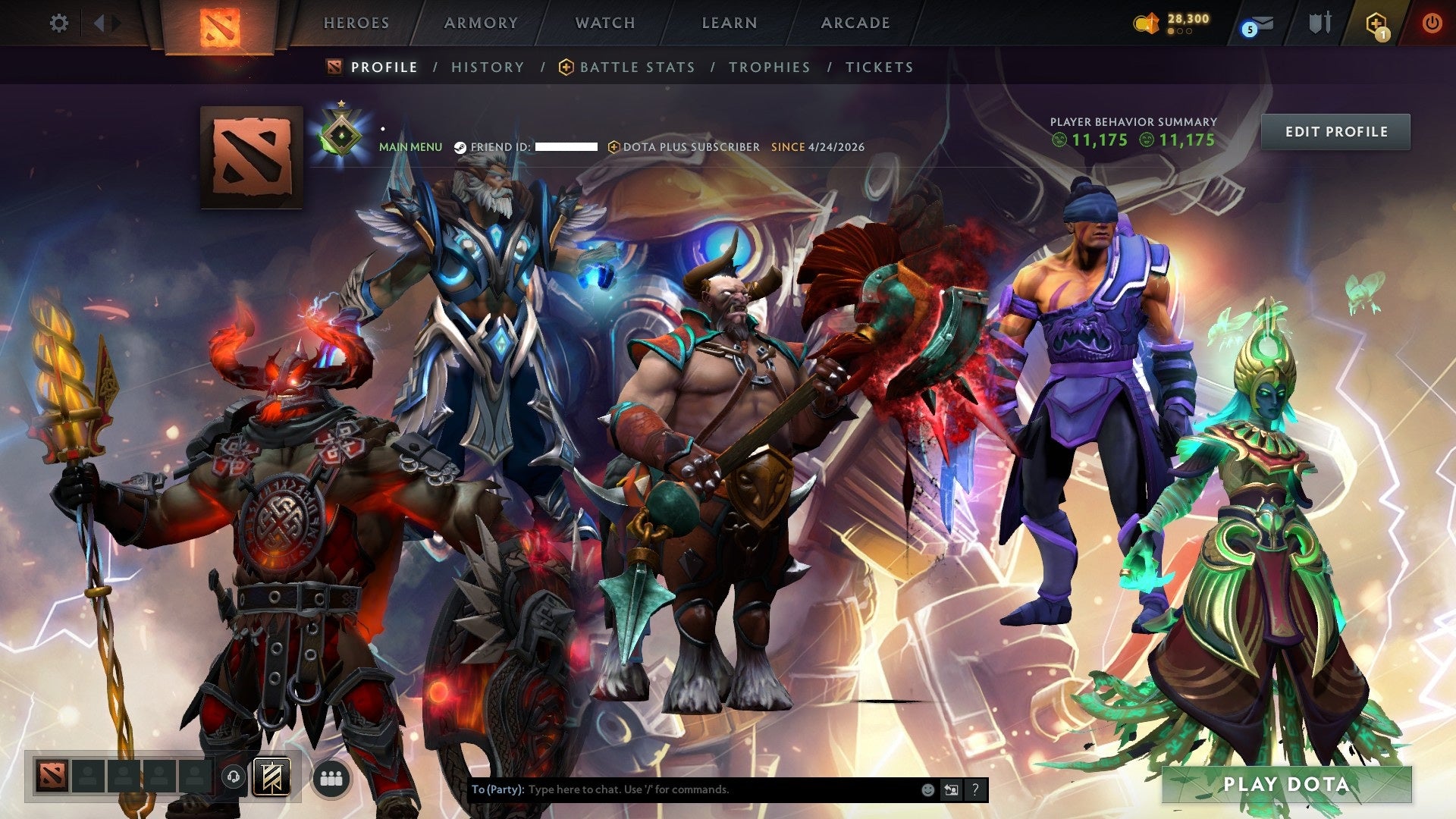Click the EDIT PROFILE button

pos(1335,131)
